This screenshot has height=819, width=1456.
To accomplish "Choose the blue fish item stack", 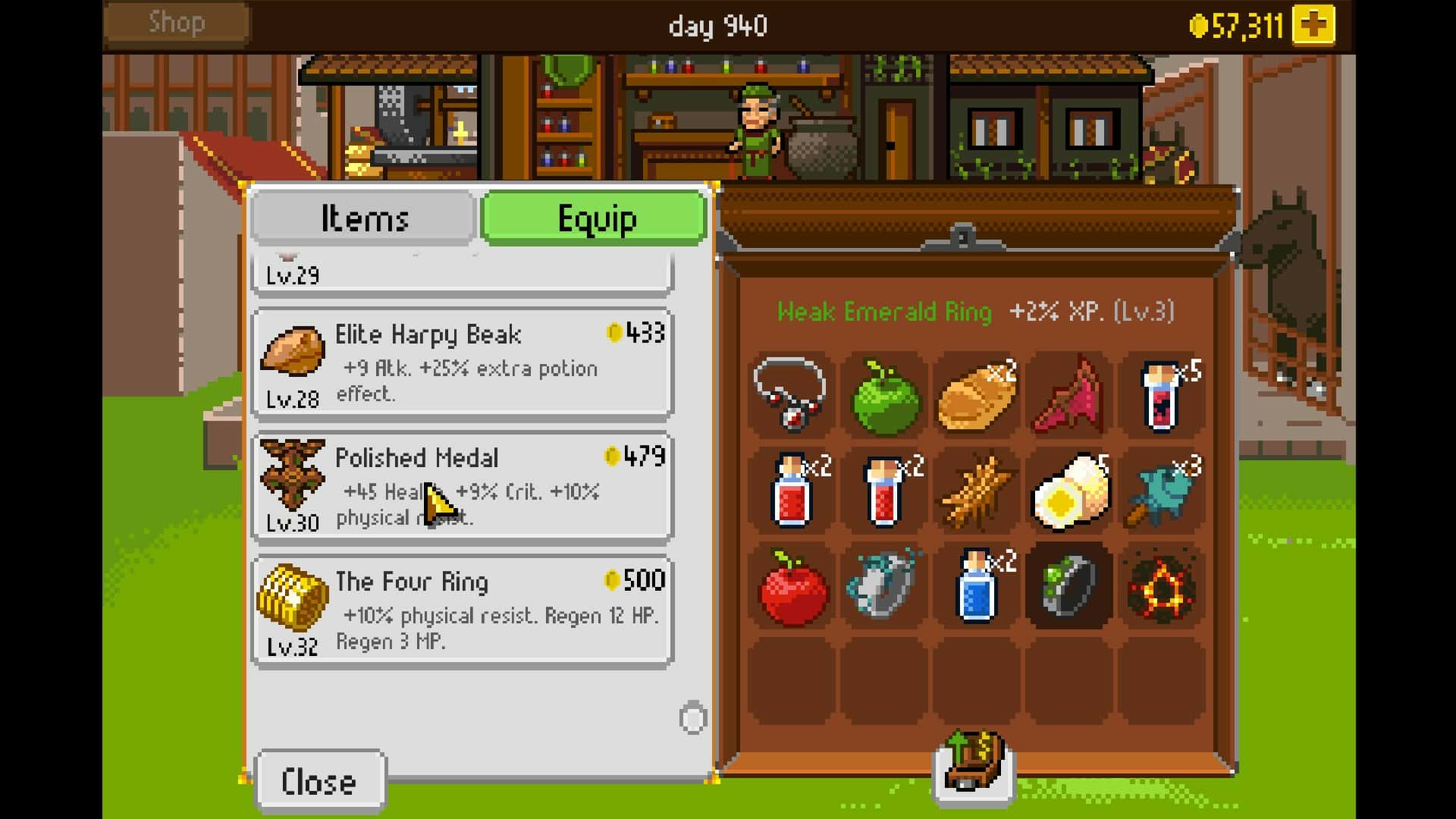I will [1160, 493].
